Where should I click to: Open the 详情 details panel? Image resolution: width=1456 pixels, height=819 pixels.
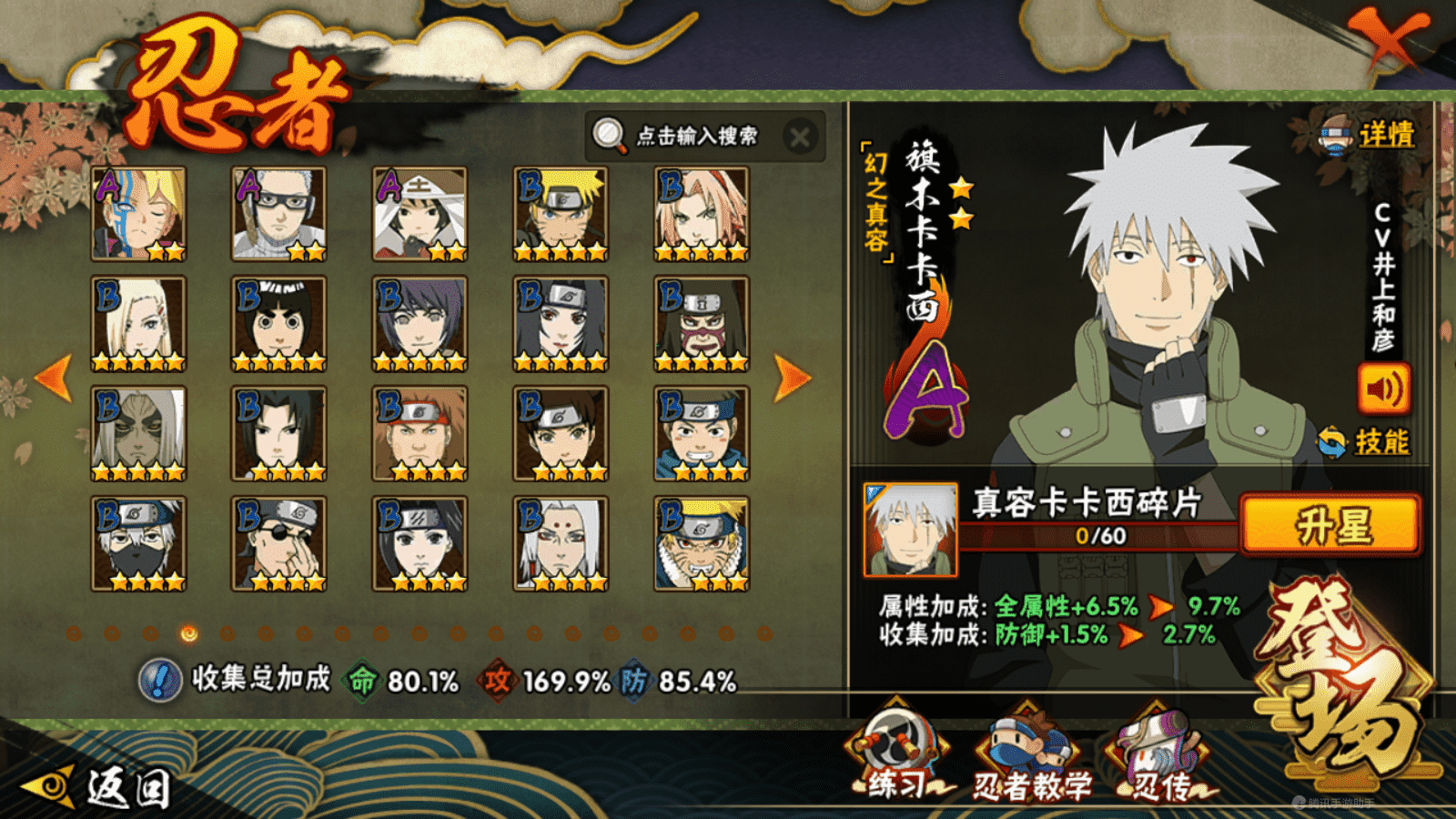click(x=1370, y=135)
